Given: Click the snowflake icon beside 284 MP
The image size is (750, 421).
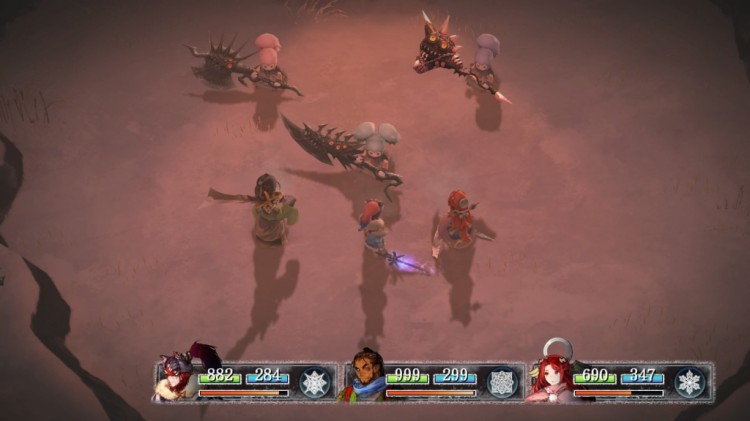Looking at the screenshot, I should coord(315,382).
